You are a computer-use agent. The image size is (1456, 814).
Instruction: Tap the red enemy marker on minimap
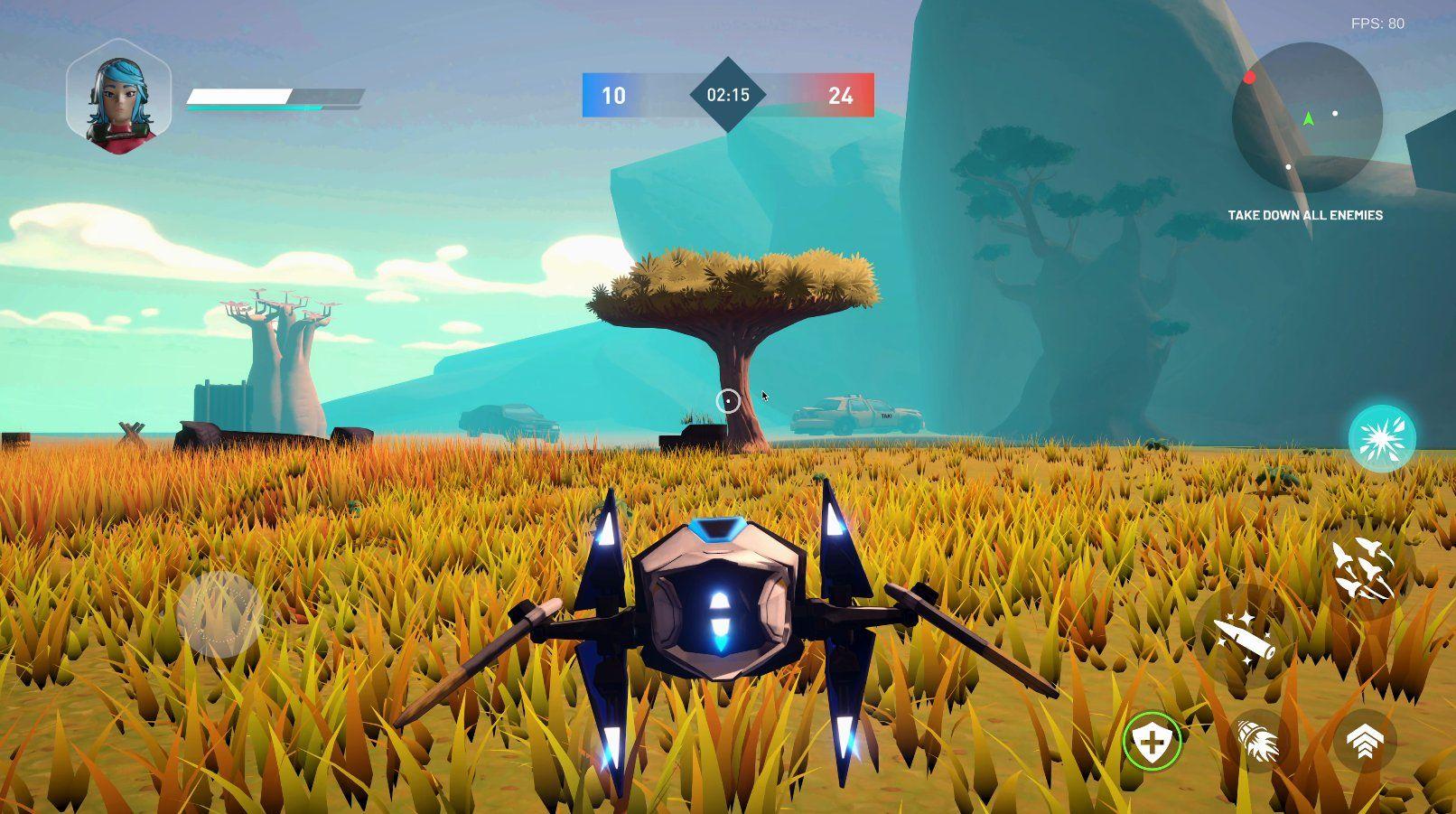(x=1251, y=77)
